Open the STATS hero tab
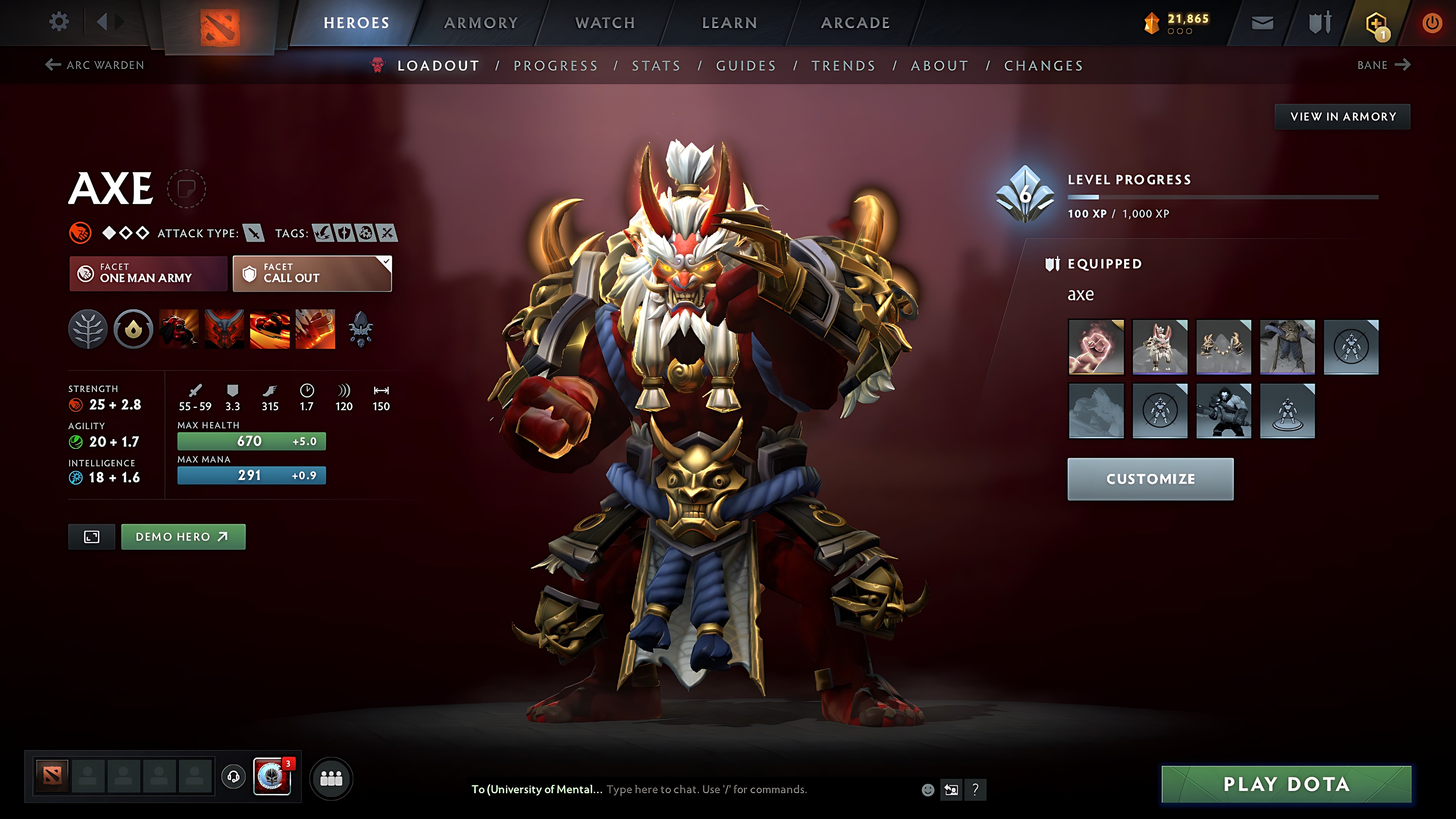The width and height of the screenshot is (1456, 819). 657,65
